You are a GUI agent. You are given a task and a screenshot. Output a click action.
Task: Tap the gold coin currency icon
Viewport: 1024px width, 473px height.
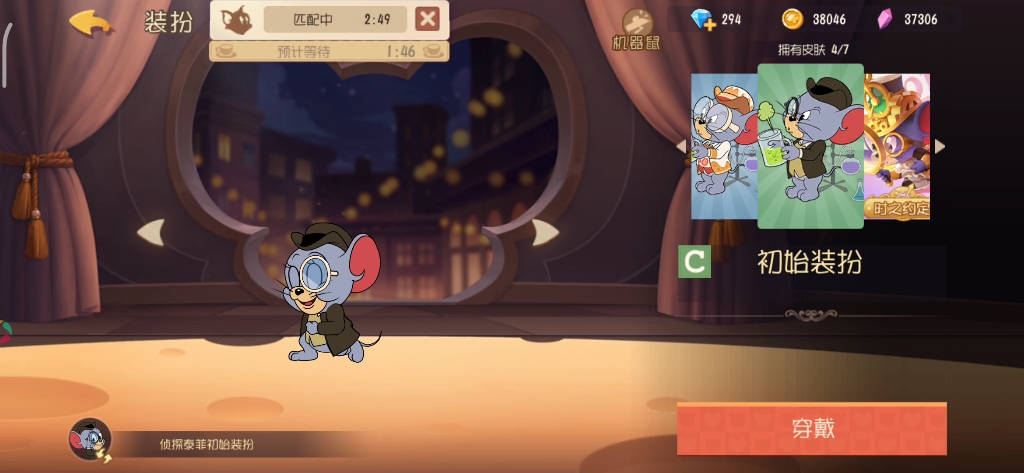coord(792,19)
